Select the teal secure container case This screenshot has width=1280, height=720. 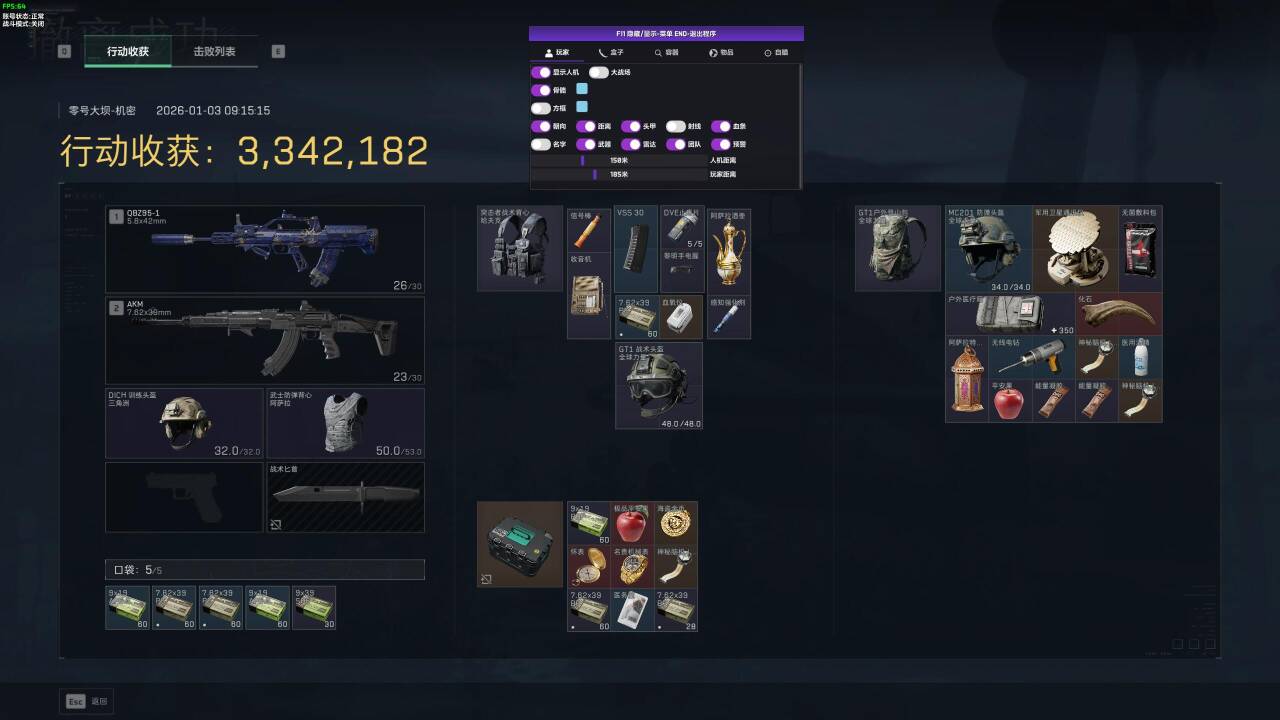519,543
